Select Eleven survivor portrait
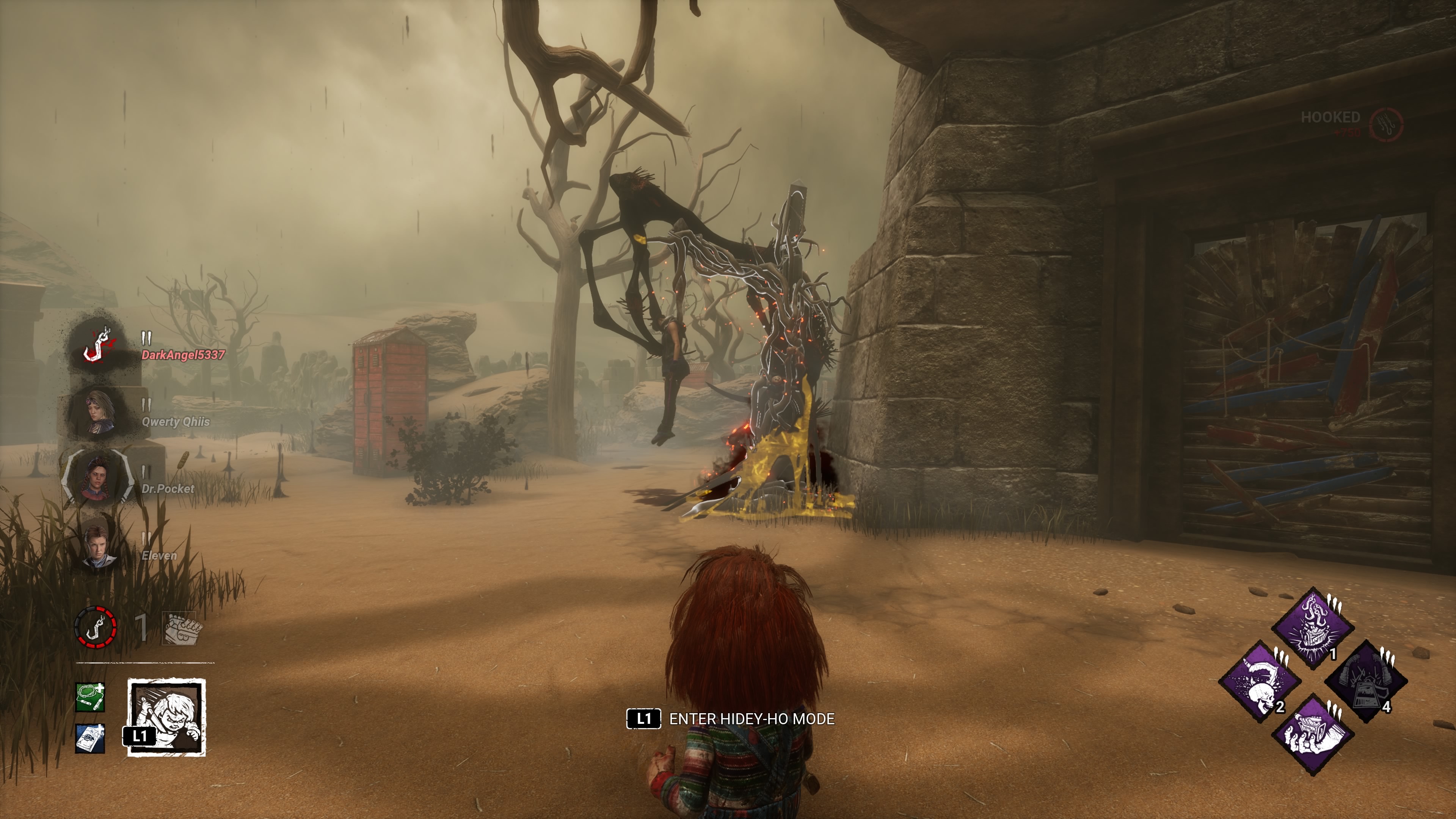1456x819 pixels. 99,544
